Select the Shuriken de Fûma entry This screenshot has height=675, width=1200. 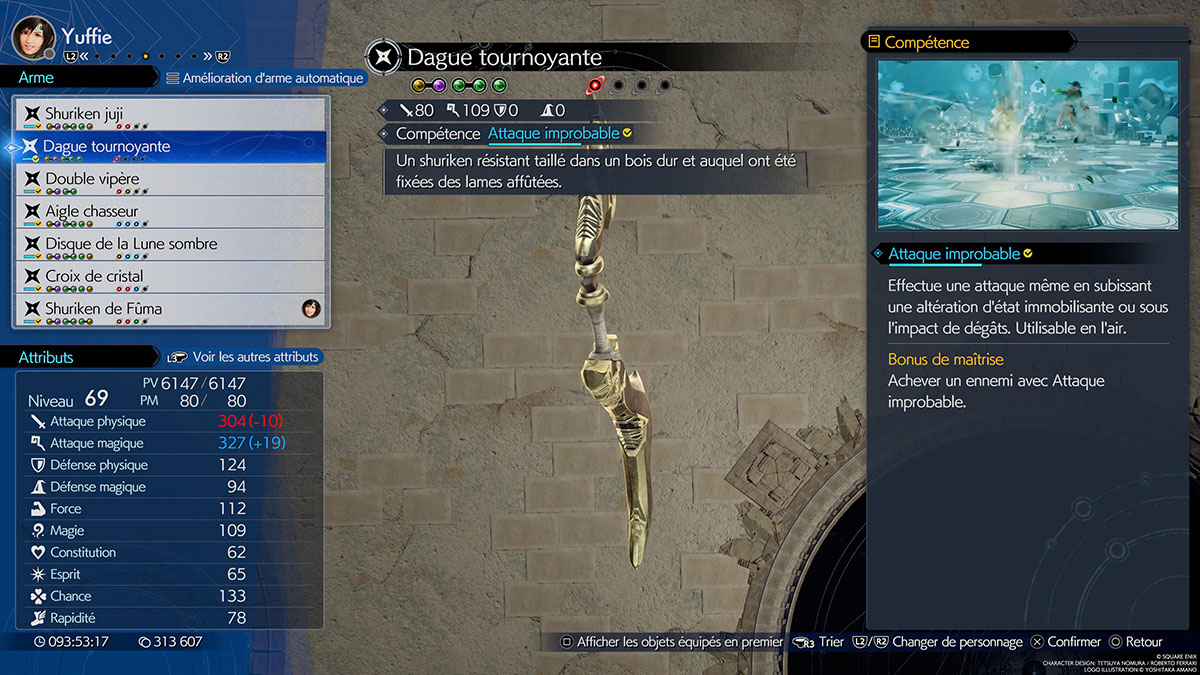click(168, 309)
